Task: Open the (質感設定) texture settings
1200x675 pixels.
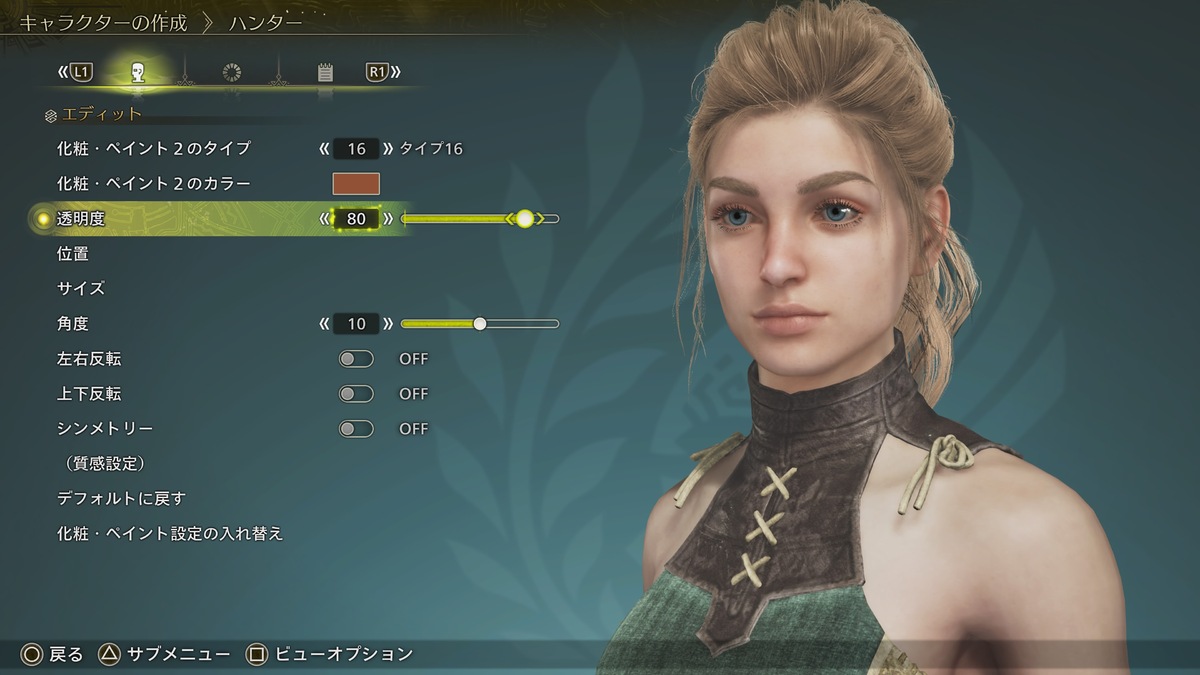Action: click(102, 464)
